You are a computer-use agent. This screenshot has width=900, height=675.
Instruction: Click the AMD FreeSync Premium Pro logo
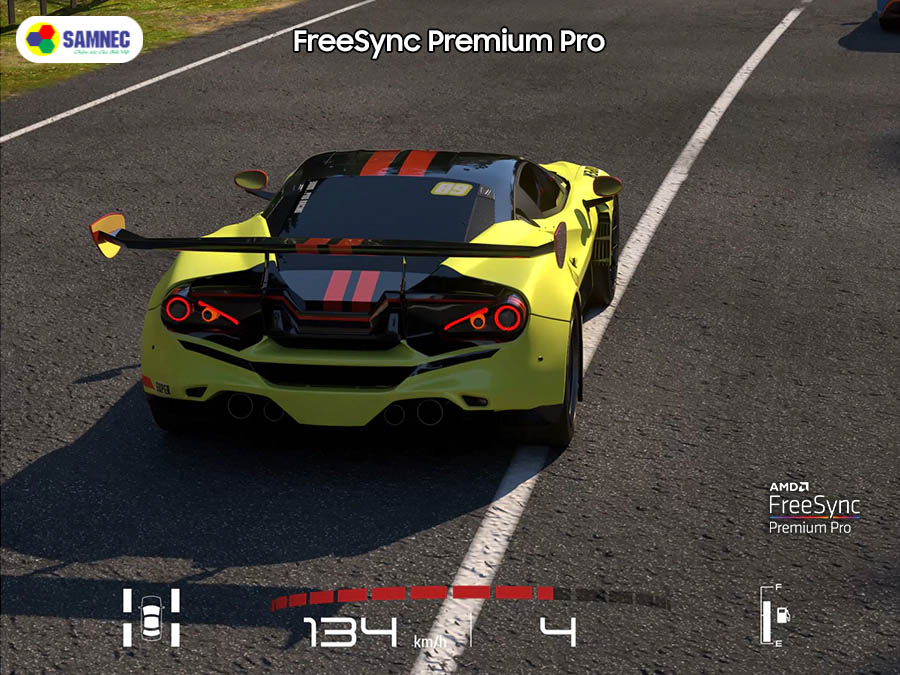[813, 508]
